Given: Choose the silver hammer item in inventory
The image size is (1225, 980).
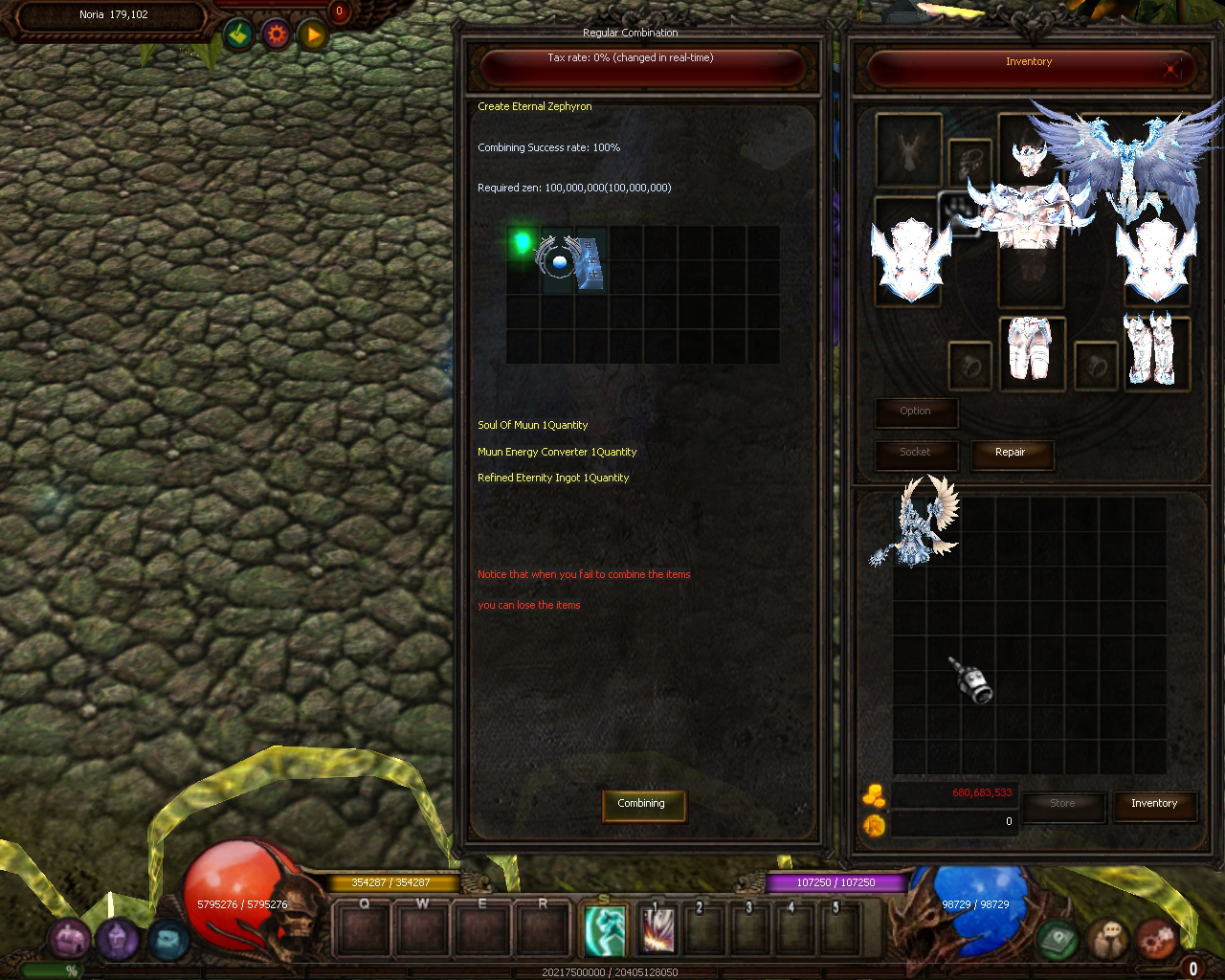Looking at the screenshot, I should point(971,680).
